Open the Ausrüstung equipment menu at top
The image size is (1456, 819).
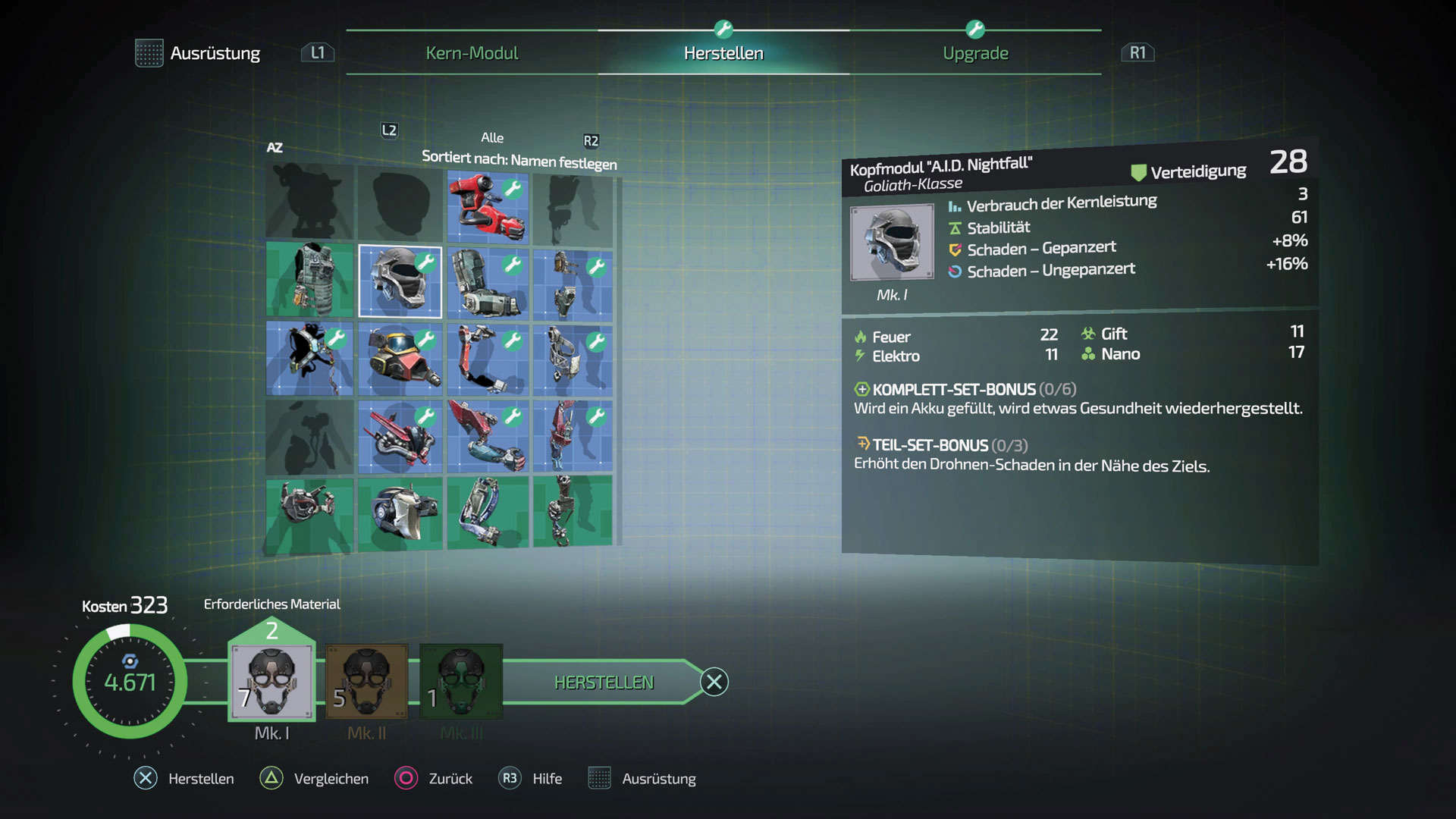tap(199, 53)
